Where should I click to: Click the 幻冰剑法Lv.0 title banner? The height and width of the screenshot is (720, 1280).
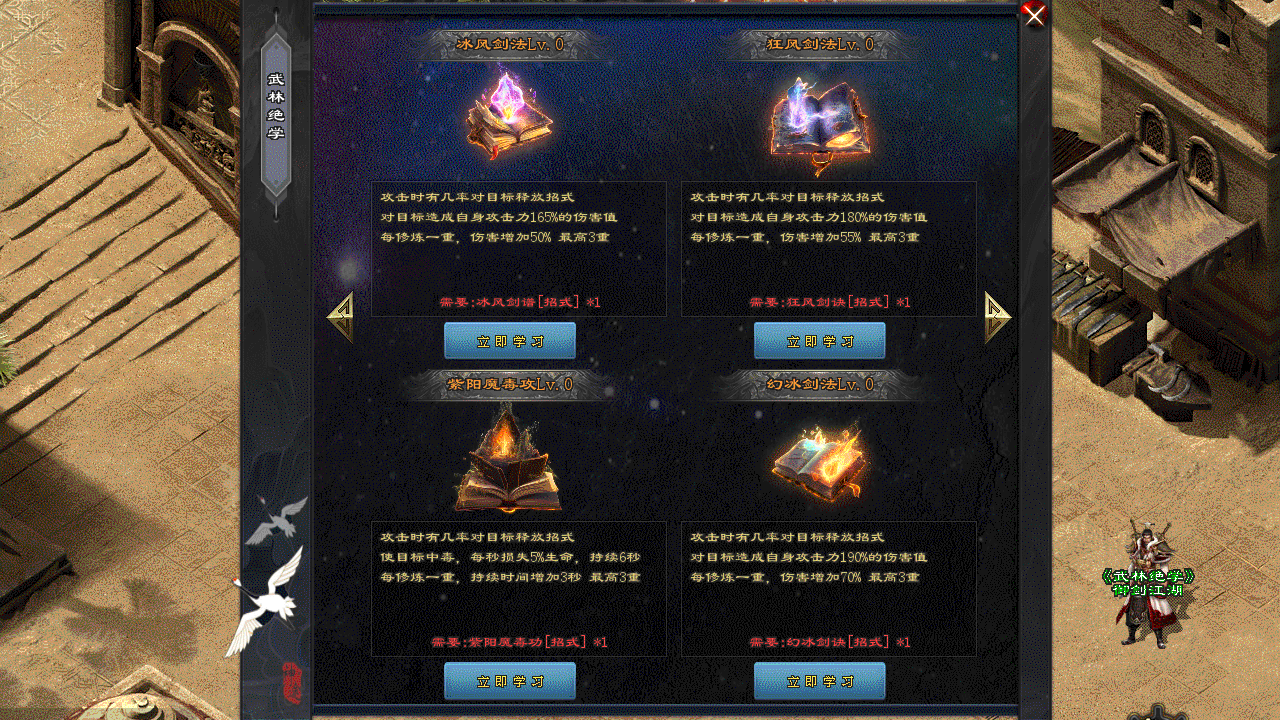click(x=818, y=384)
